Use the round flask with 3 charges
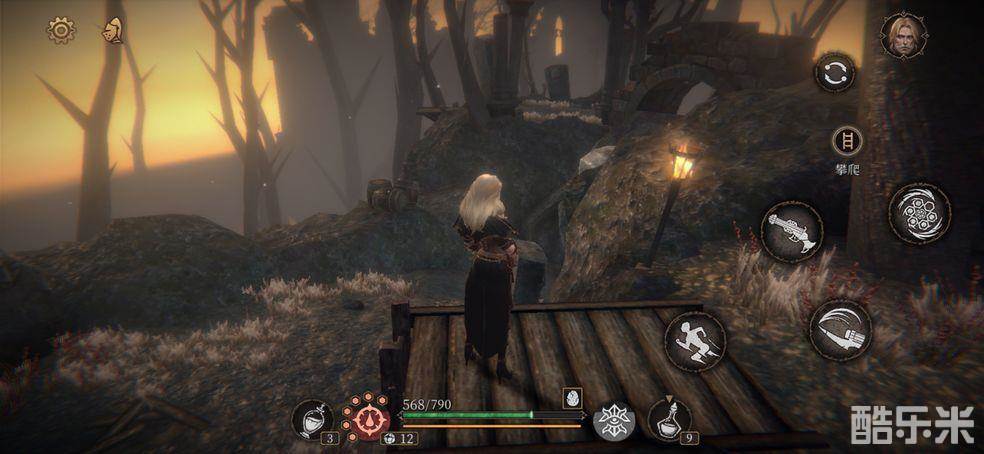The width and height of the screenshot is (984, 454). [x=312, y=419]
